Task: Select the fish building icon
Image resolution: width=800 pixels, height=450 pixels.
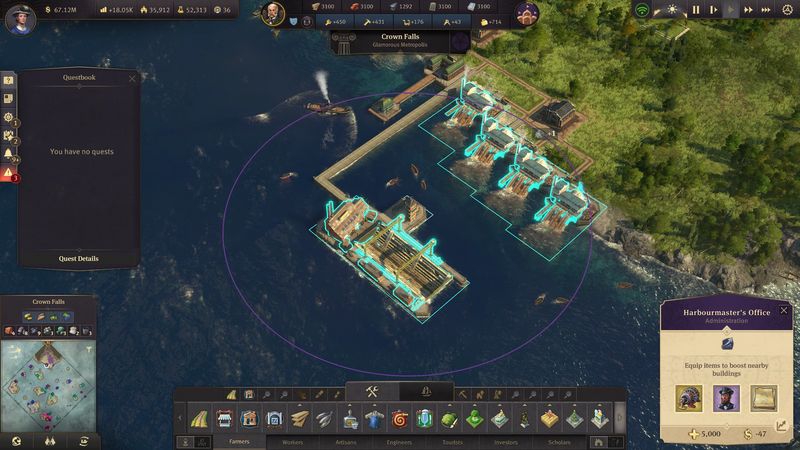Action: [x=324, y=418]
